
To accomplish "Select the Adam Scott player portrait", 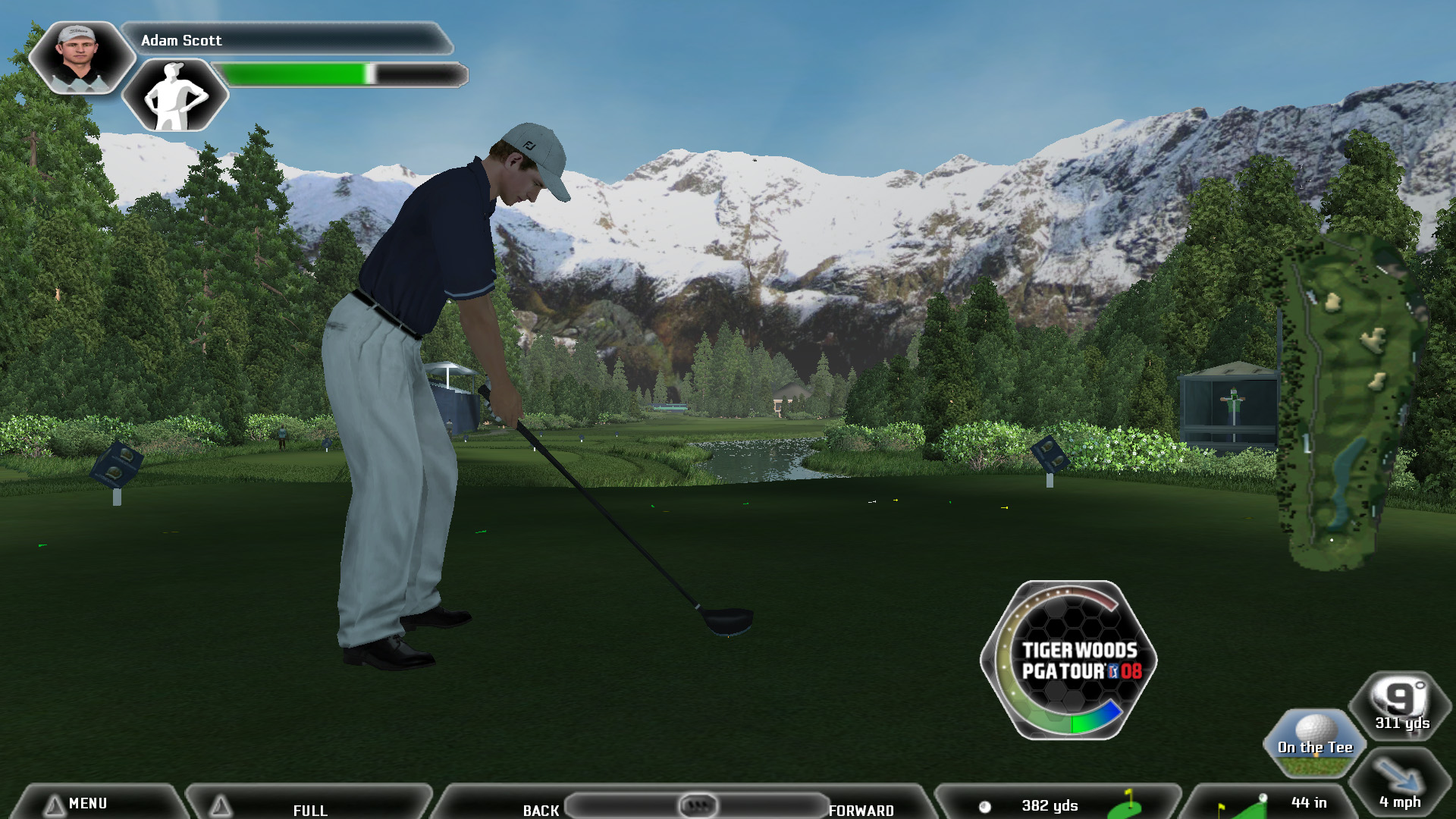I will click(x=79, y=57).
